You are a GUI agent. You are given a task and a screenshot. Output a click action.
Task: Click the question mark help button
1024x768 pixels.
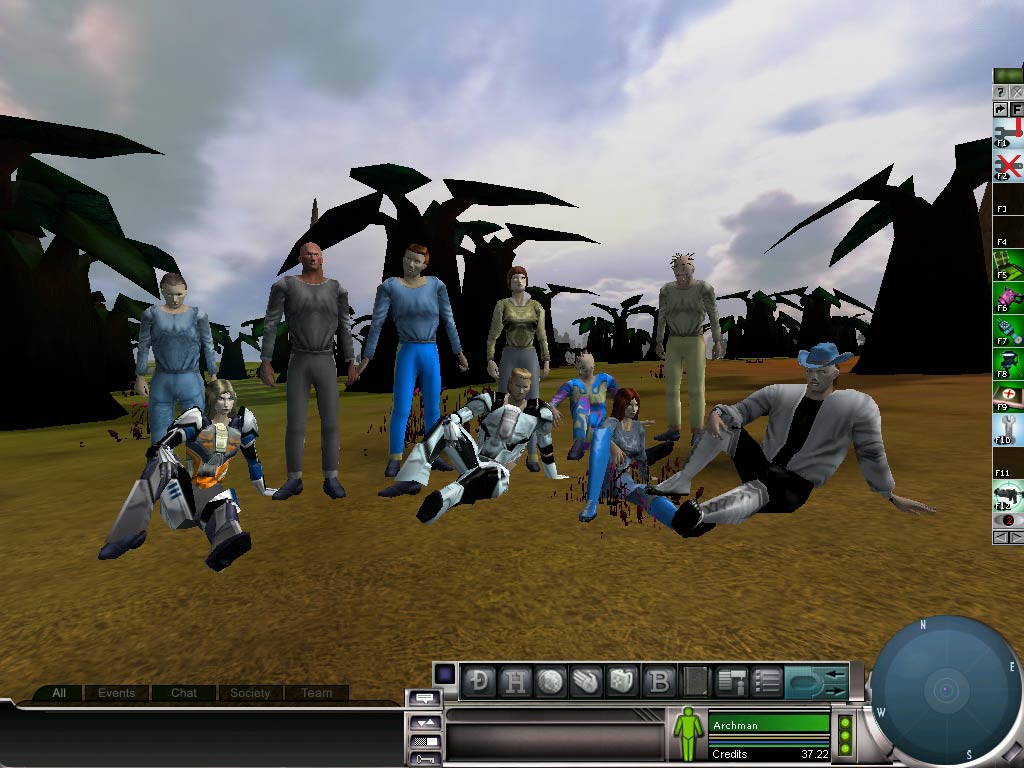[1000, 92]
